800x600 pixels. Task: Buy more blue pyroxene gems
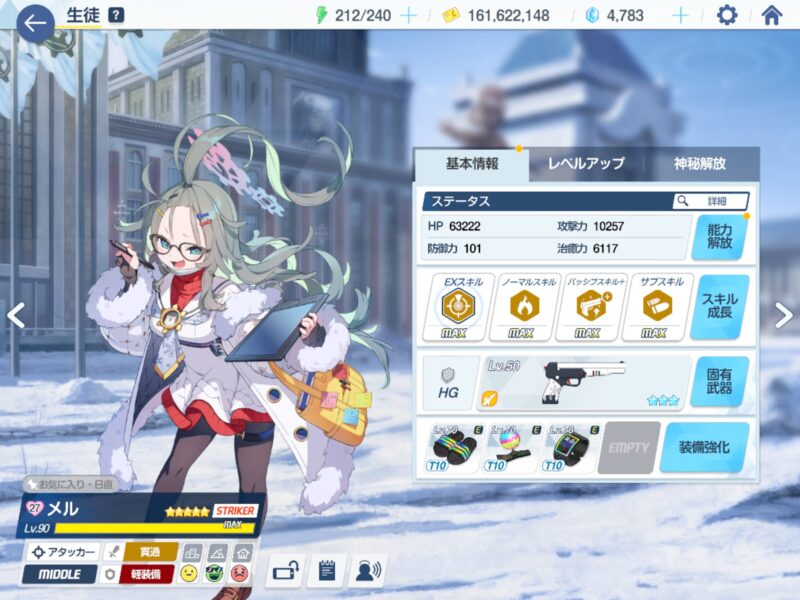[x=680, y=15]
